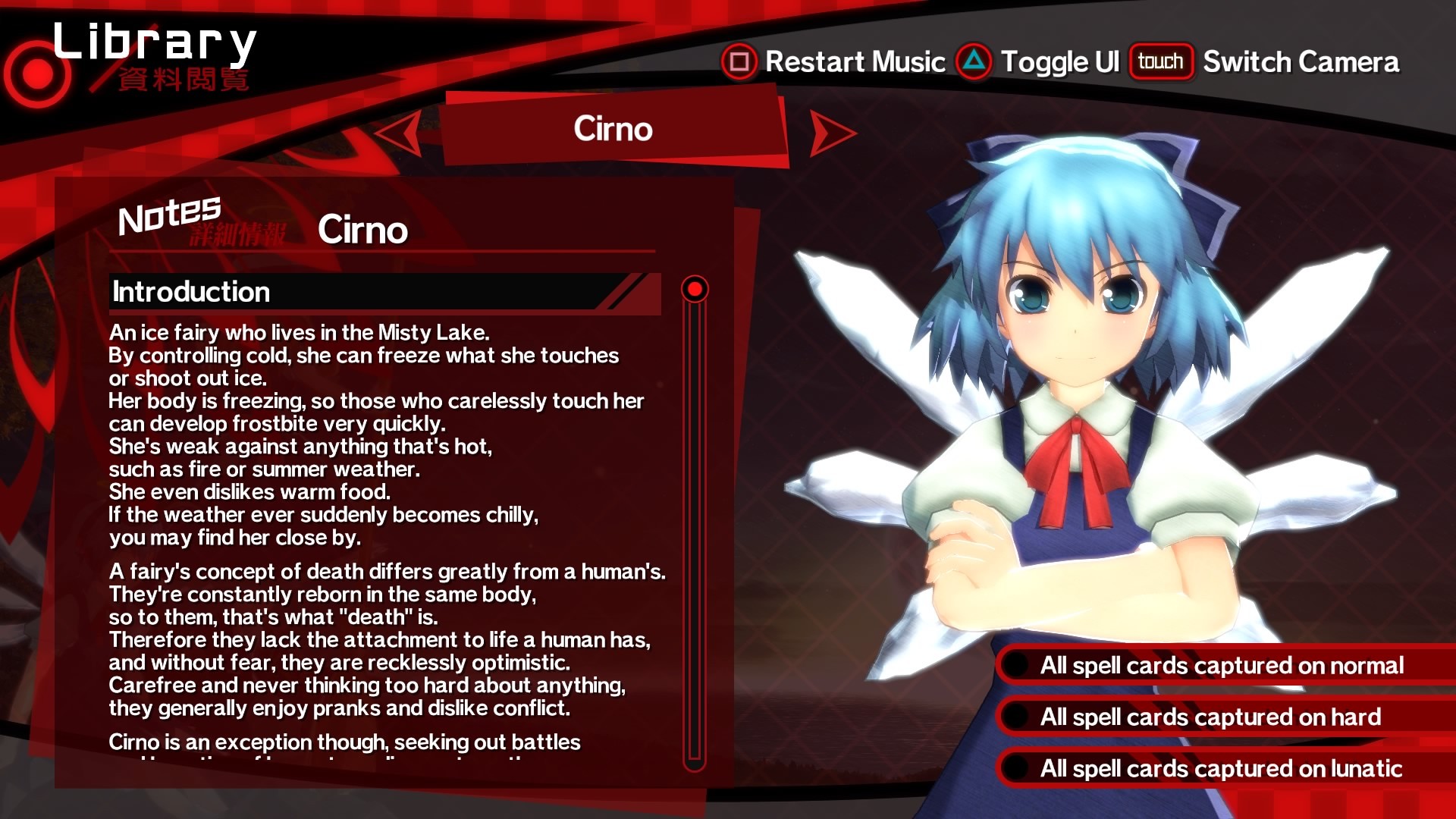Toggle the lunatic spell cards achievement badge
Viewport: 1456px width, 819px height.
(1014, 768)
